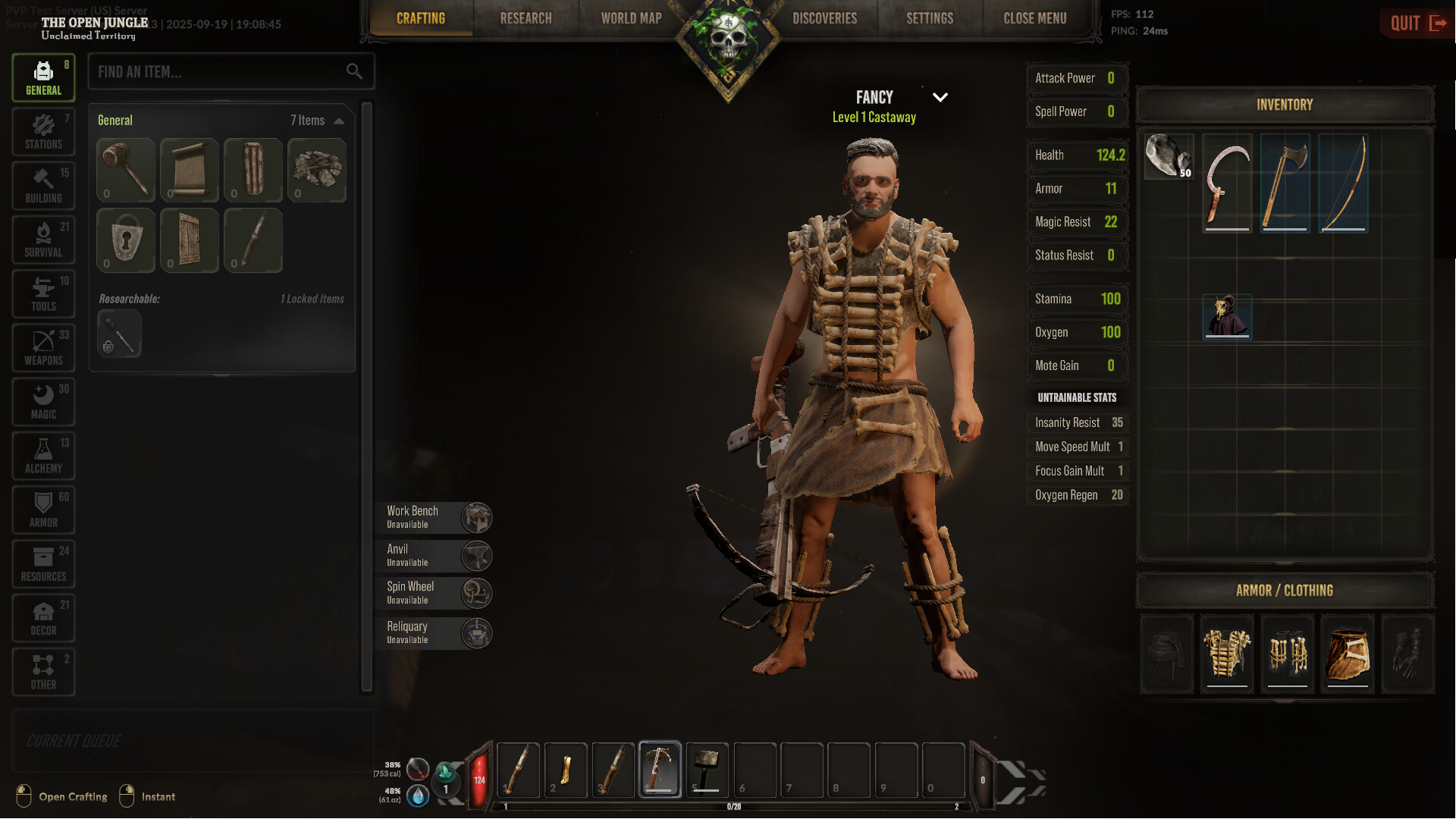Select the Survival category icon
Image resolution: width=1456 pixels, height=819 pixels.
click(x=43, y=240)
